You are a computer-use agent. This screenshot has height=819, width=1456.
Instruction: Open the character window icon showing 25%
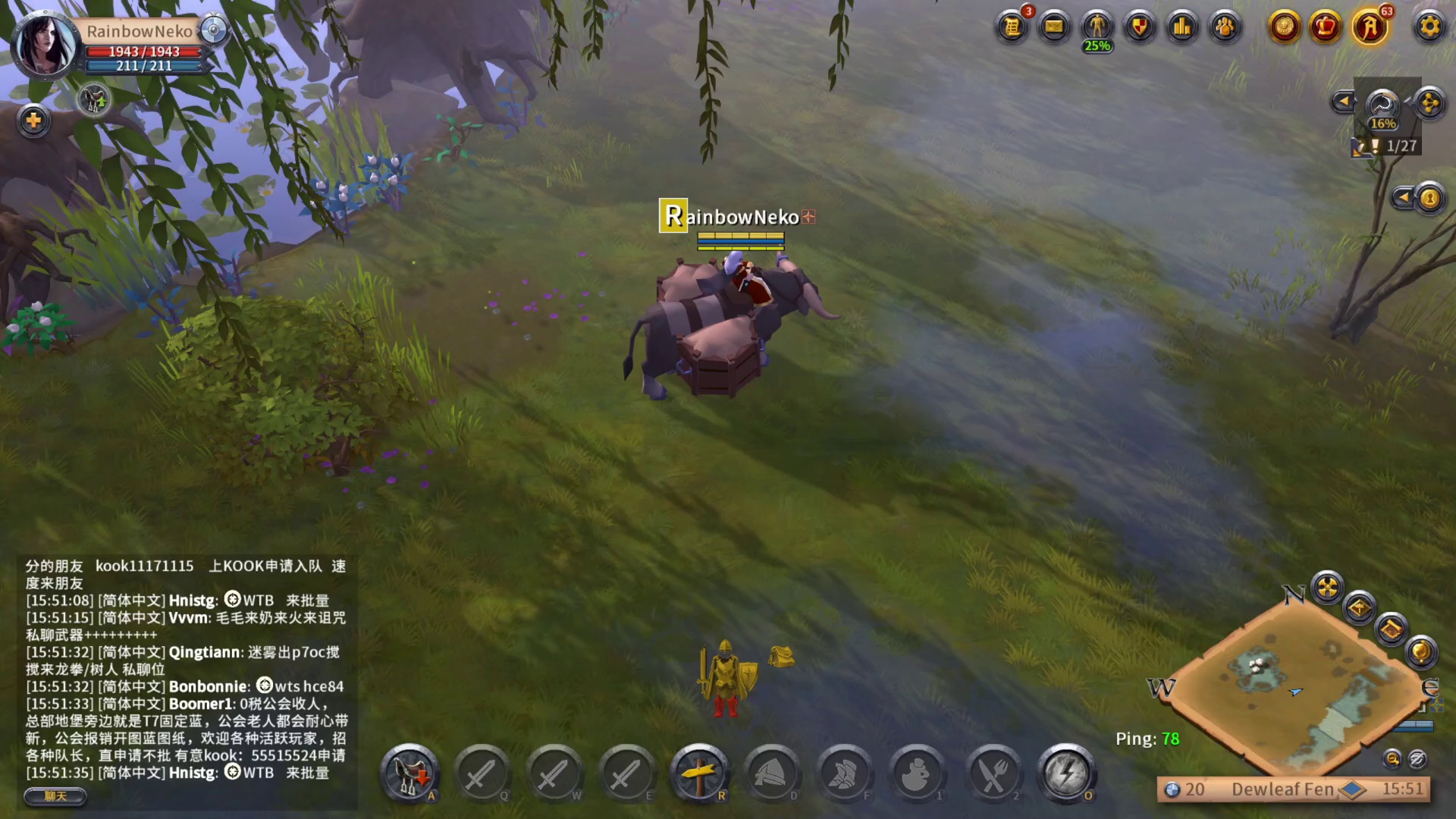click(x=1097, y=27)
